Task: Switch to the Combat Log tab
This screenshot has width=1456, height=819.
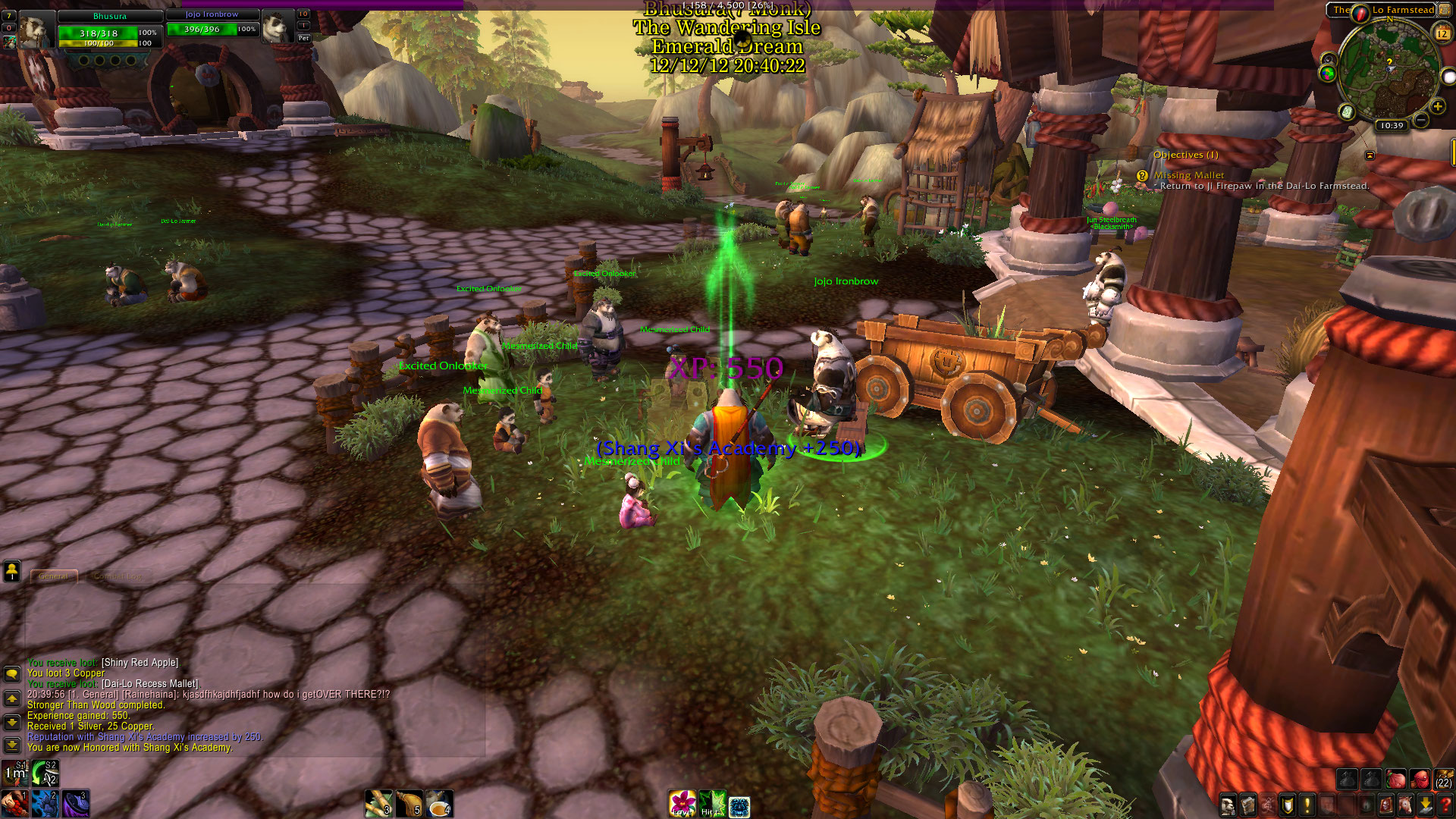Action: tap(118, 576)
